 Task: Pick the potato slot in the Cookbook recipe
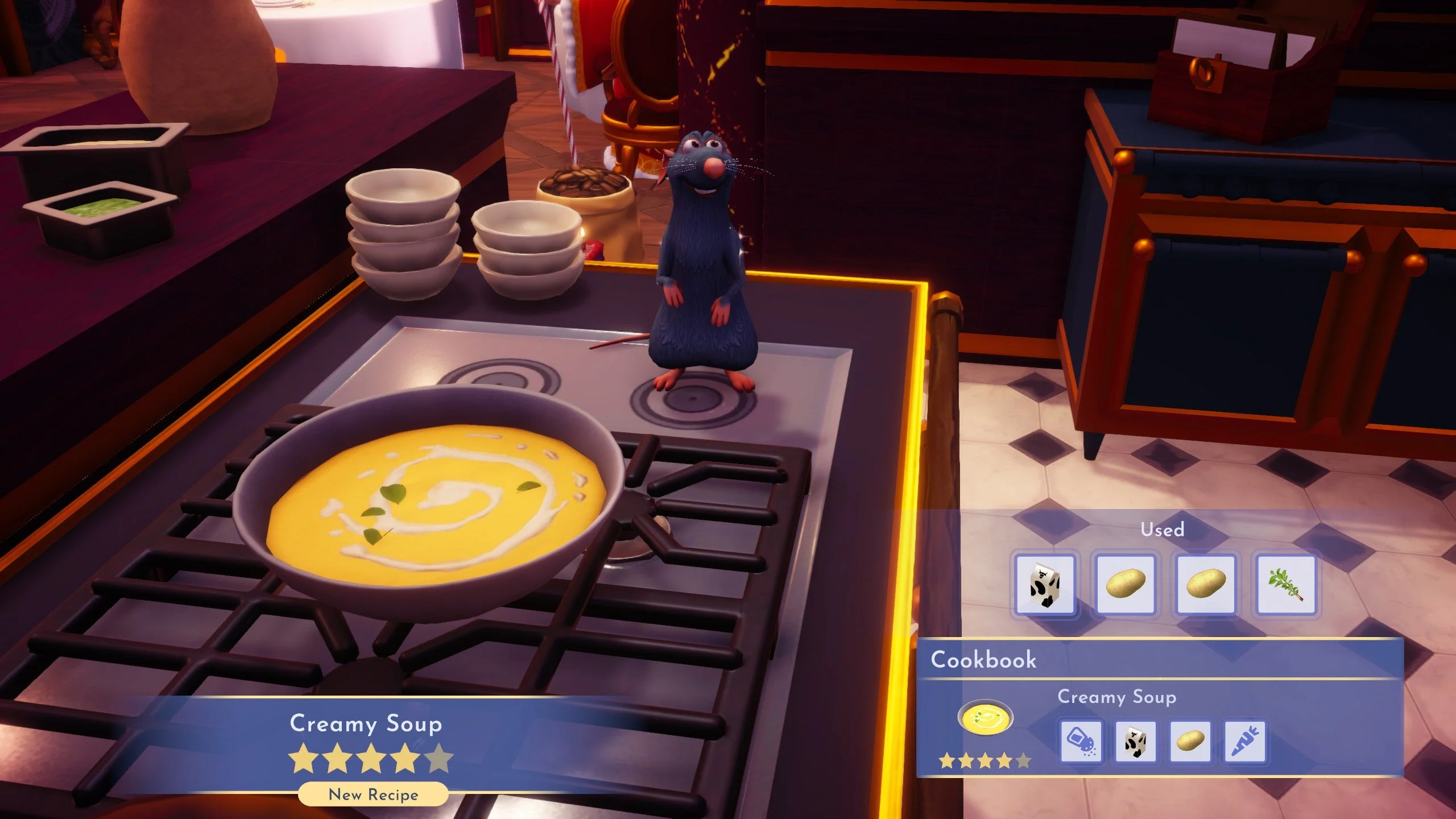click(x=1190, y=742)
